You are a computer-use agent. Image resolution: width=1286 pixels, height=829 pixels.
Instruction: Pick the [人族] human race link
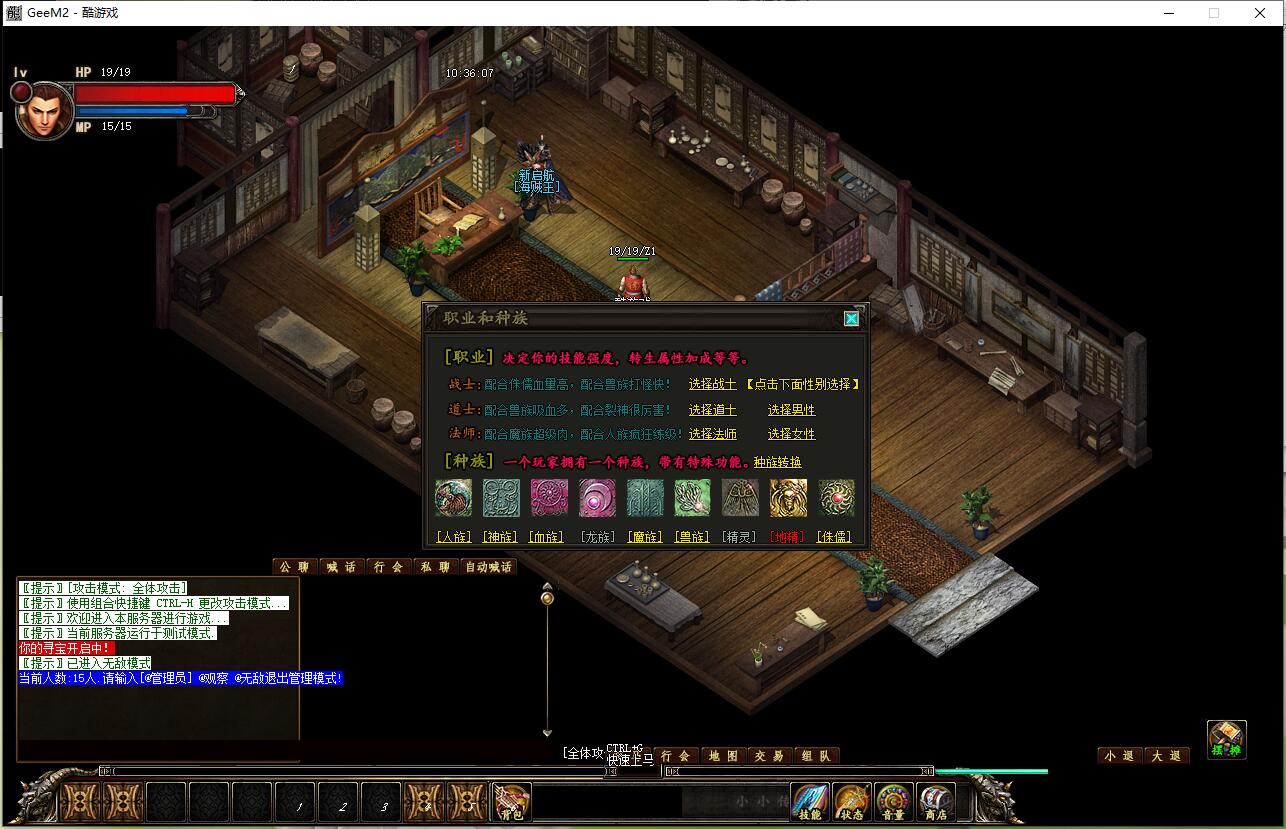click(453, 537)
